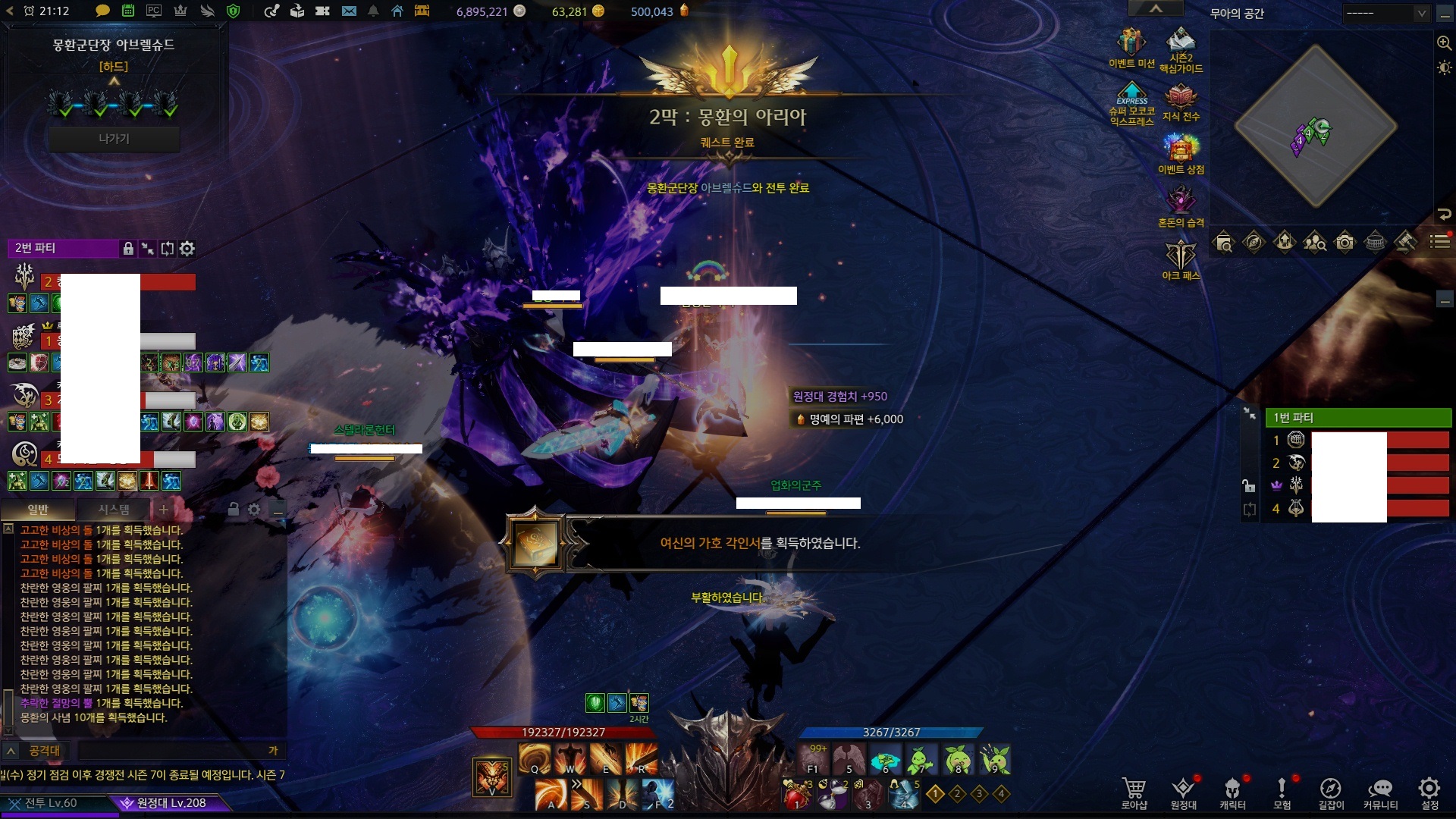Open the 이벤트 상점 event shop
The height and width of the screenshot is (819, 1456).
[1181, 152]
